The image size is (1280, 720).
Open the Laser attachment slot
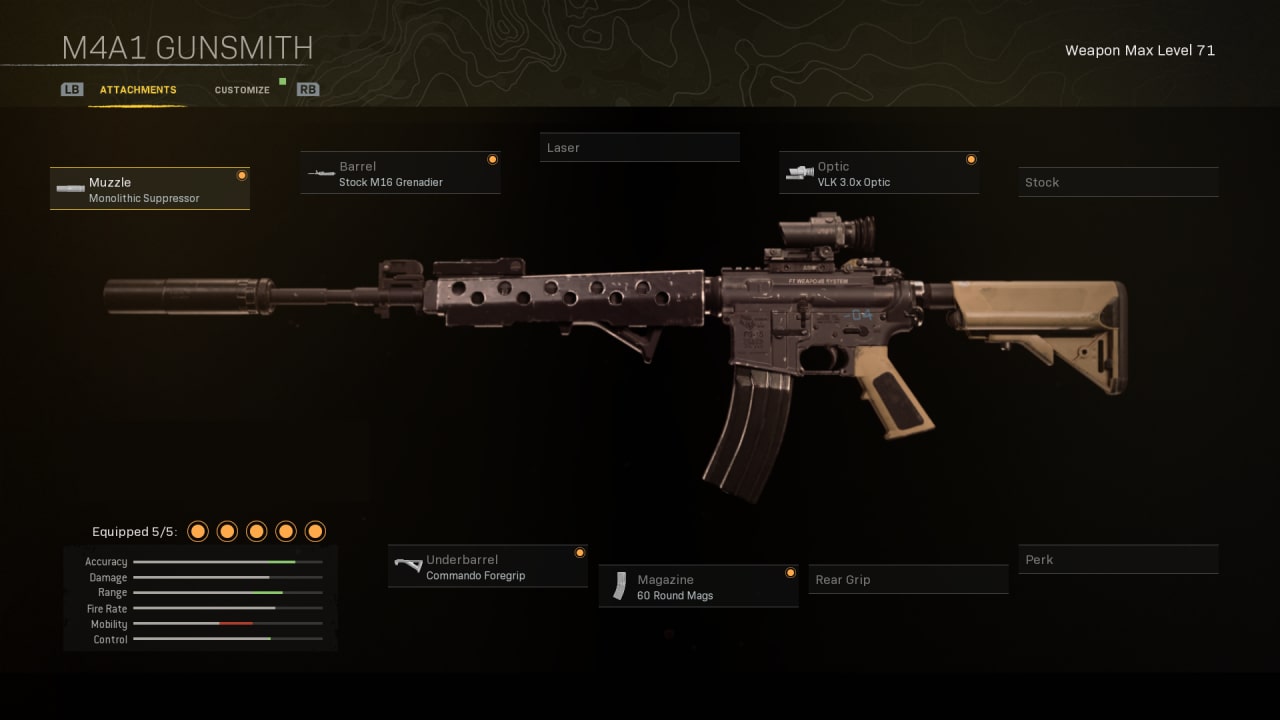pyautogui.click(x=639, y=147)
